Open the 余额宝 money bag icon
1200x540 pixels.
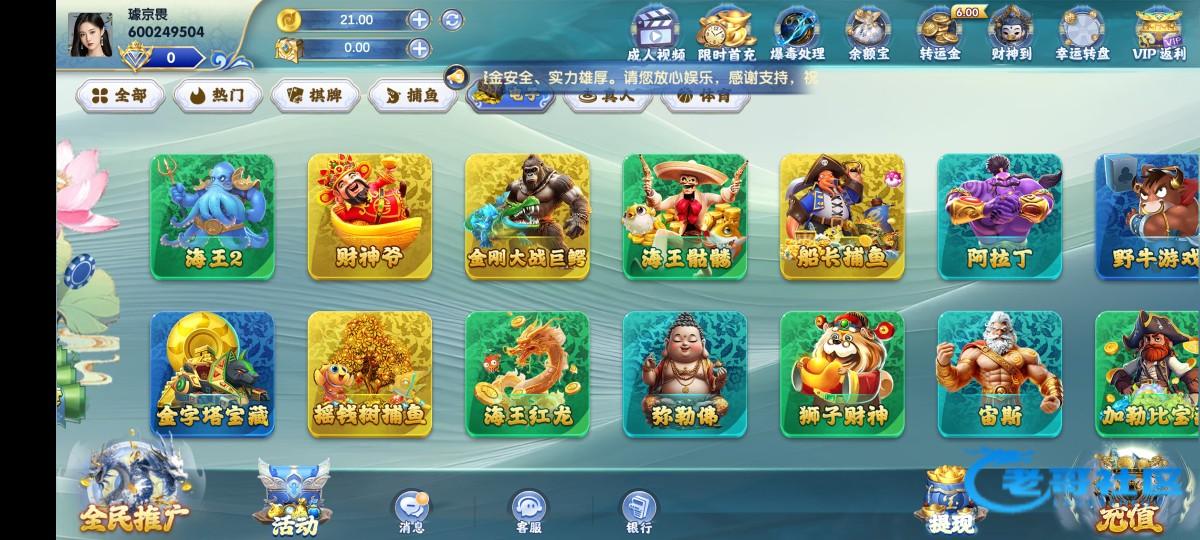click(x=868, y=33)
